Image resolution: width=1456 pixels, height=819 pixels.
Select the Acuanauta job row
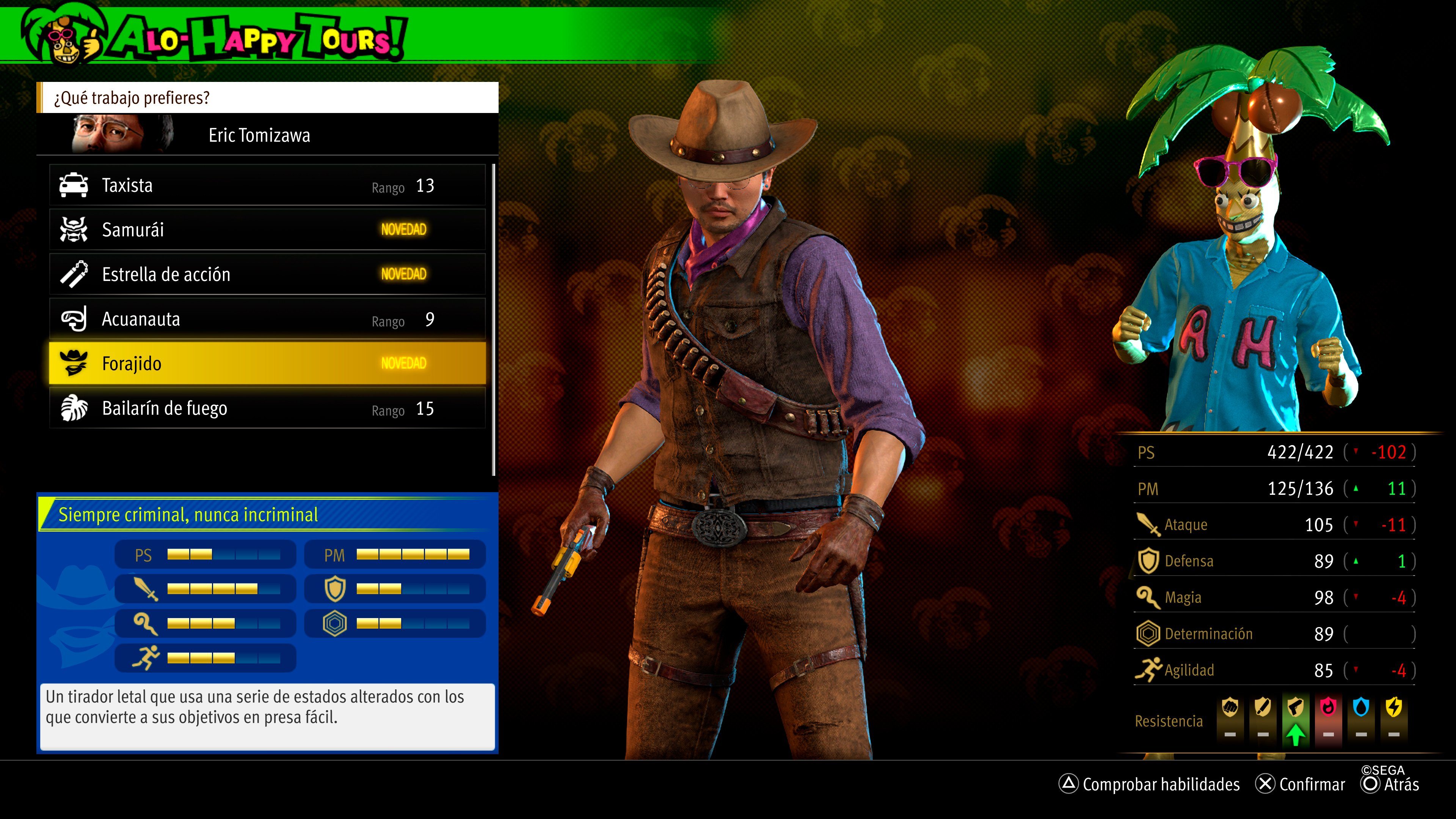(x=267, y=319)
